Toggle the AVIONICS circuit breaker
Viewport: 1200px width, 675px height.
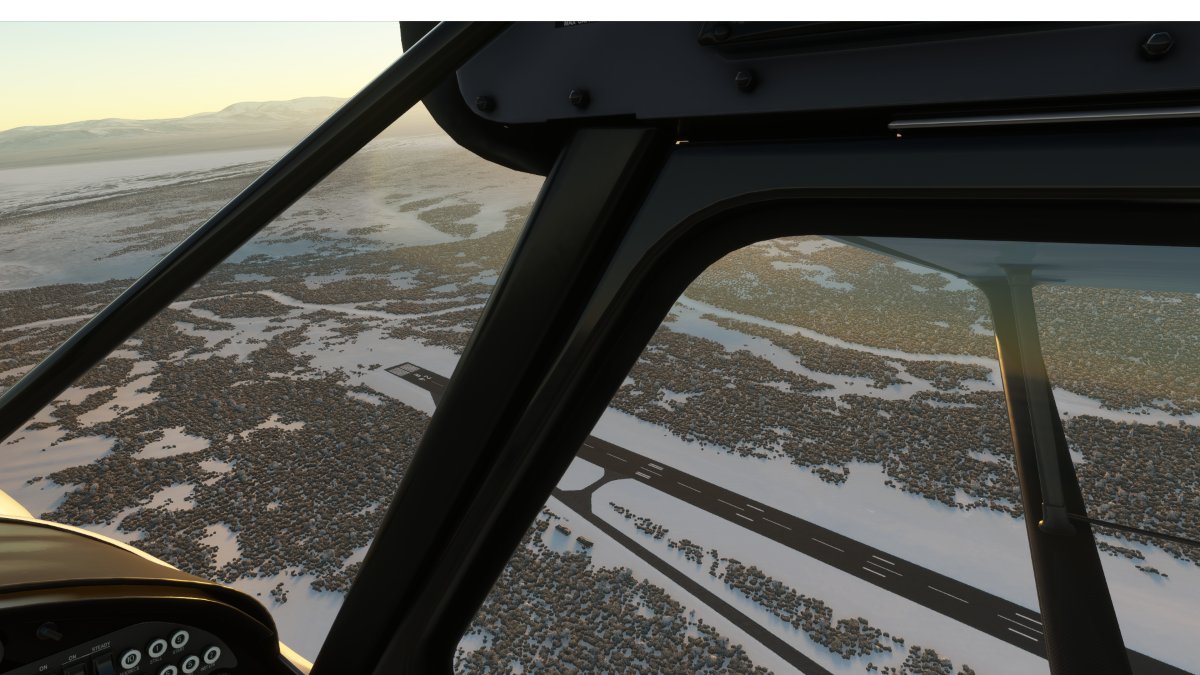pyautogui.click(x=131, y=659)
